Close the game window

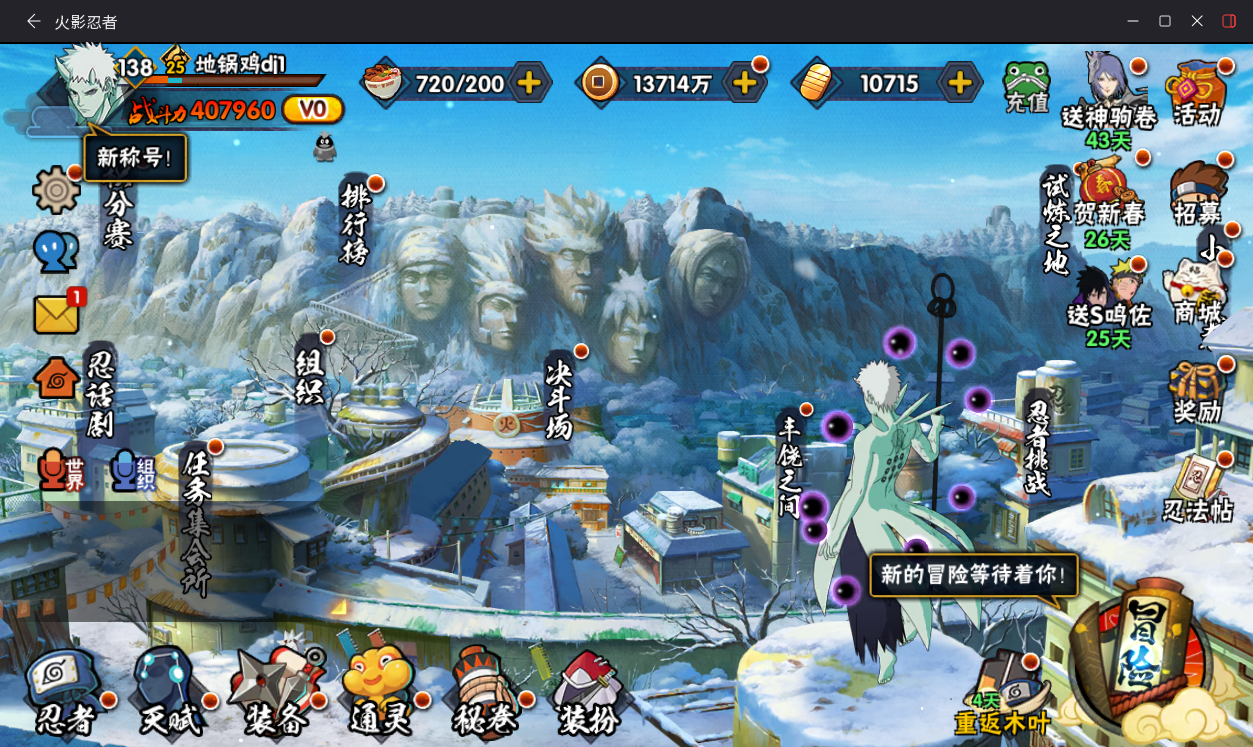(x=1197, y=21)
